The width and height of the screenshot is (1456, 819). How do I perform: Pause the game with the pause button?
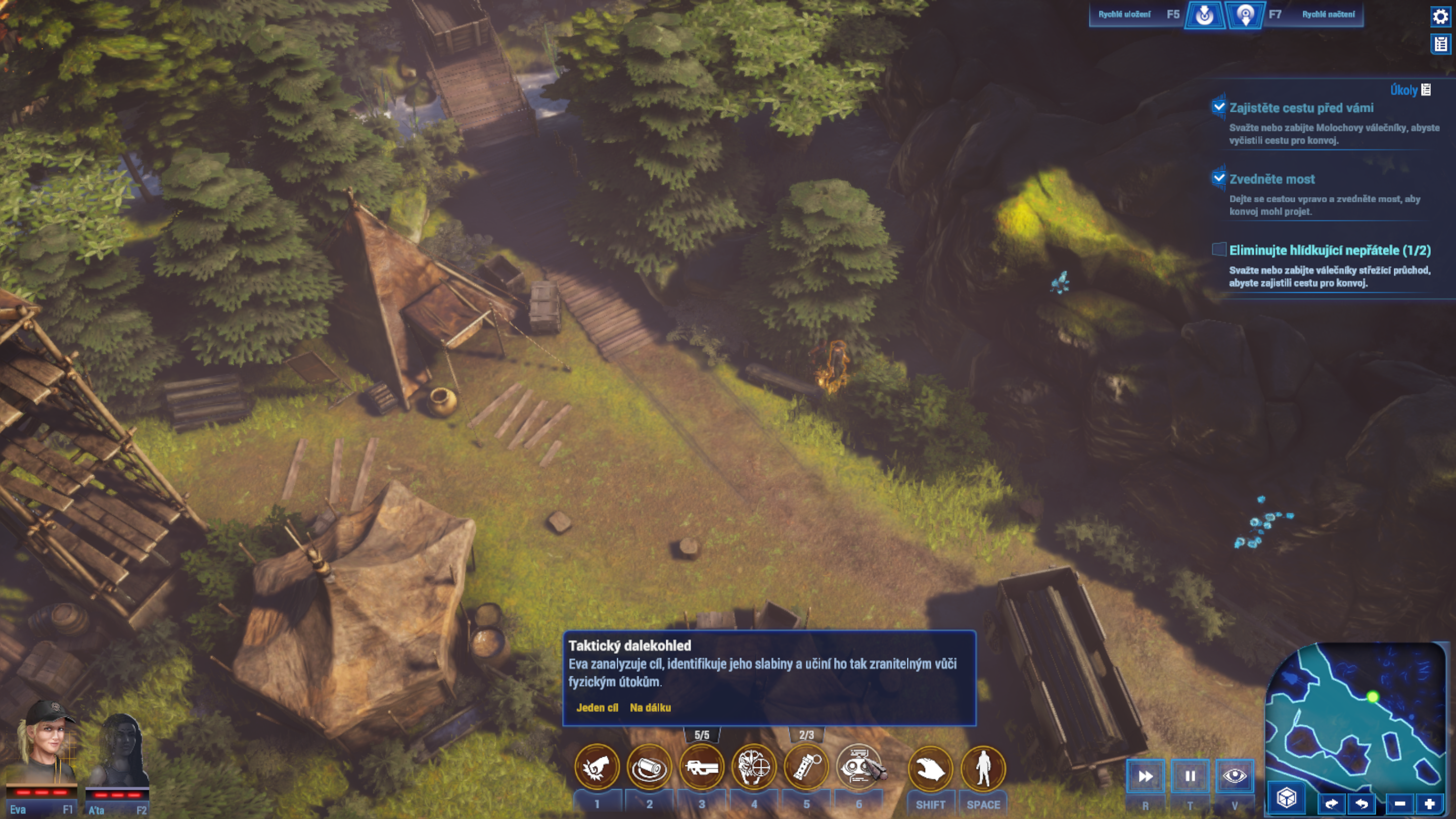coord(1190,776)
